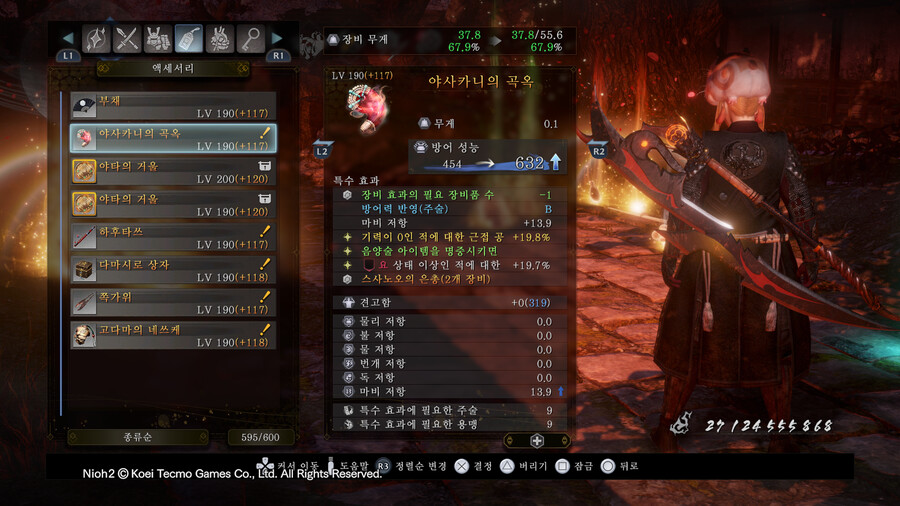
Task: Open the armor category tab
Action: pos(158,39)
